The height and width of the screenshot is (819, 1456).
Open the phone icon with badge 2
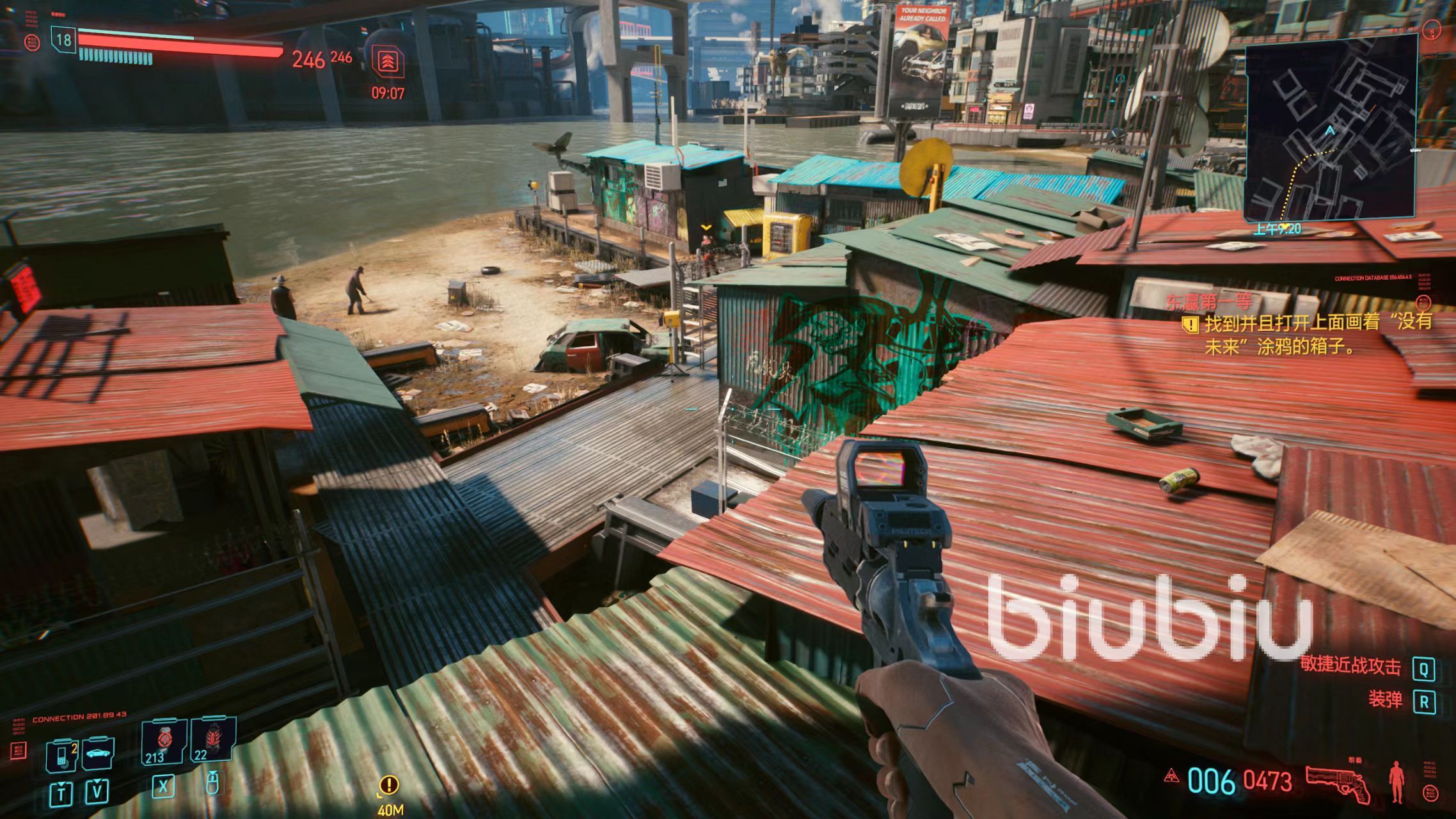[x=62, y=755]
